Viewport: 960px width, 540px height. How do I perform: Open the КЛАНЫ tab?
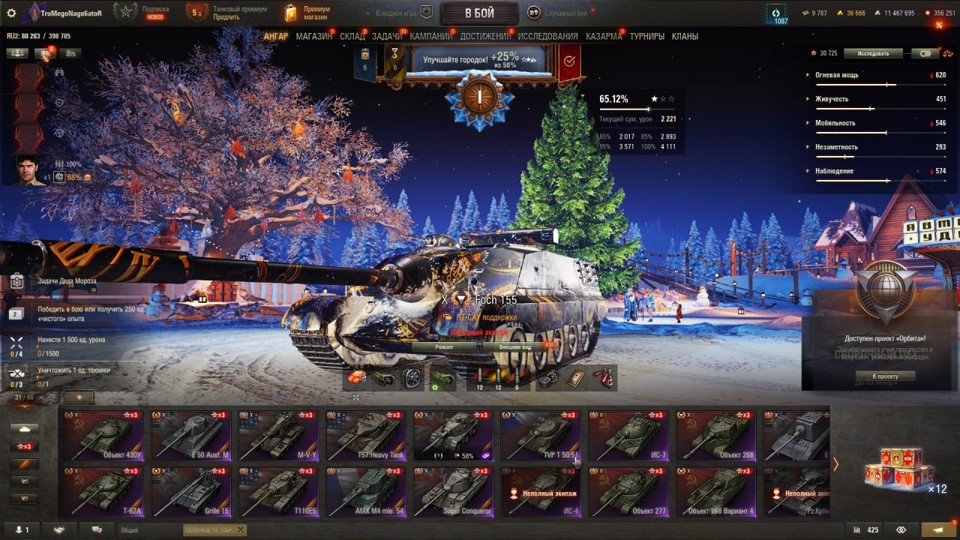685,37
